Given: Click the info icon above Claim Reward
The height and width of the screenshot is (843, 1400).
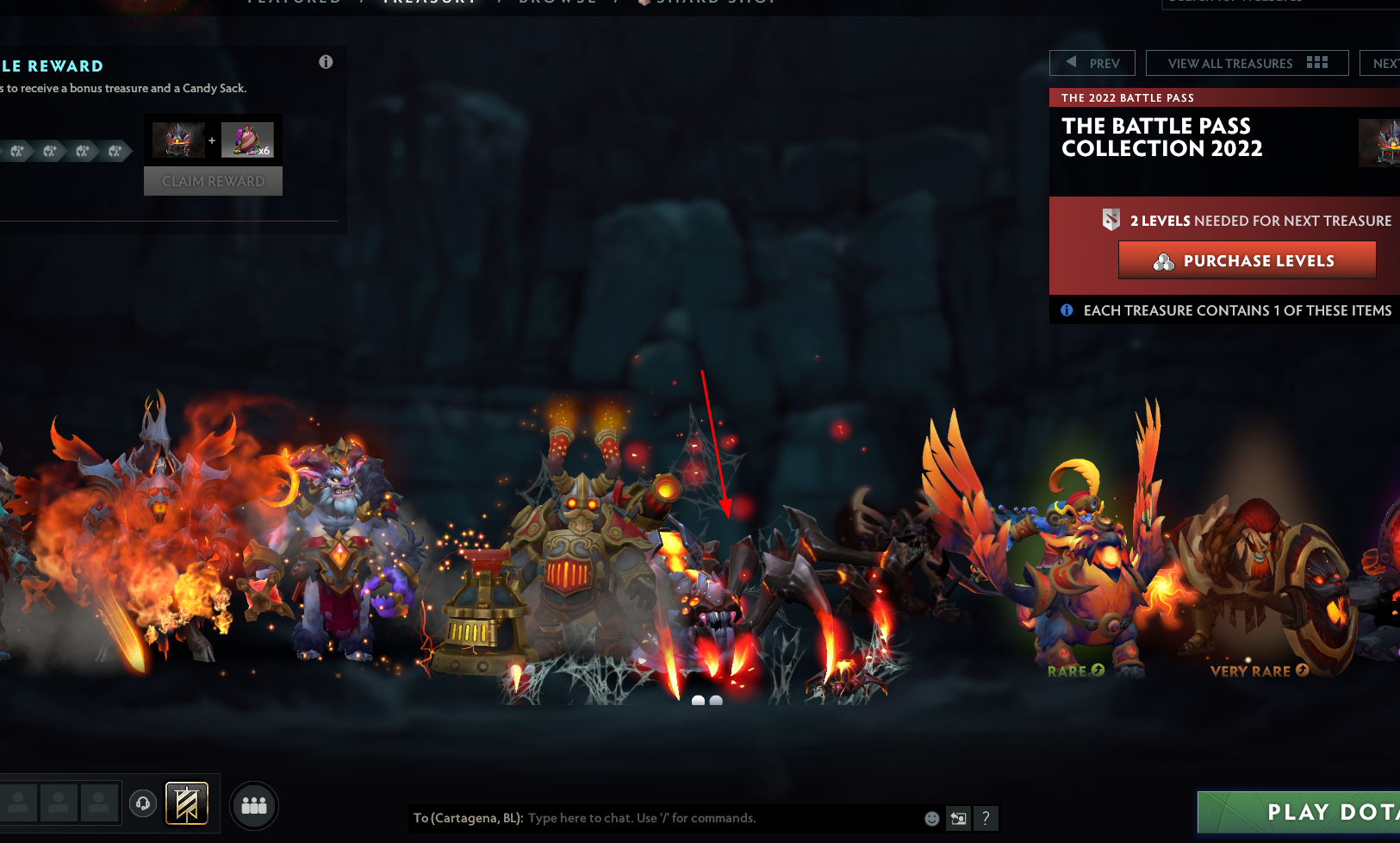Looking at the screenshot, I should (x=326, y=62).
